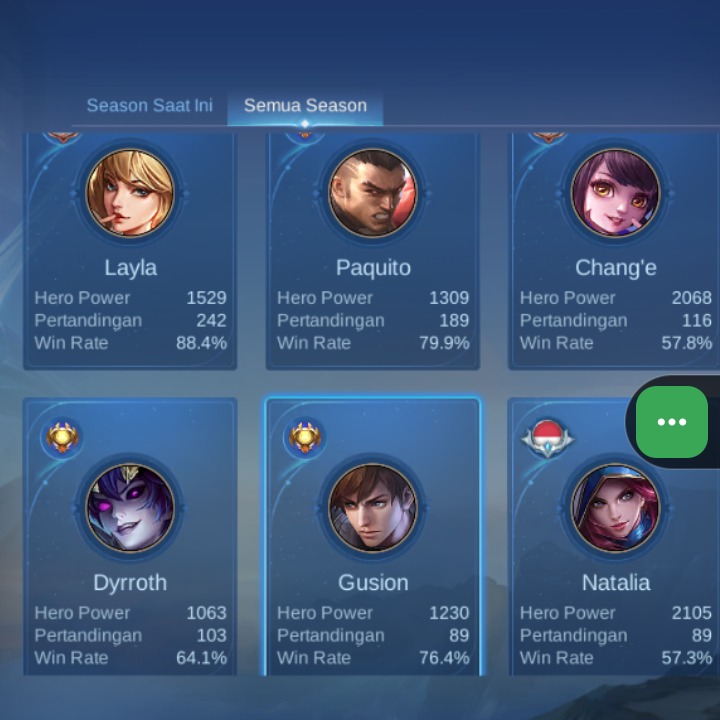Select the Semua Season tab

(305, 105)
